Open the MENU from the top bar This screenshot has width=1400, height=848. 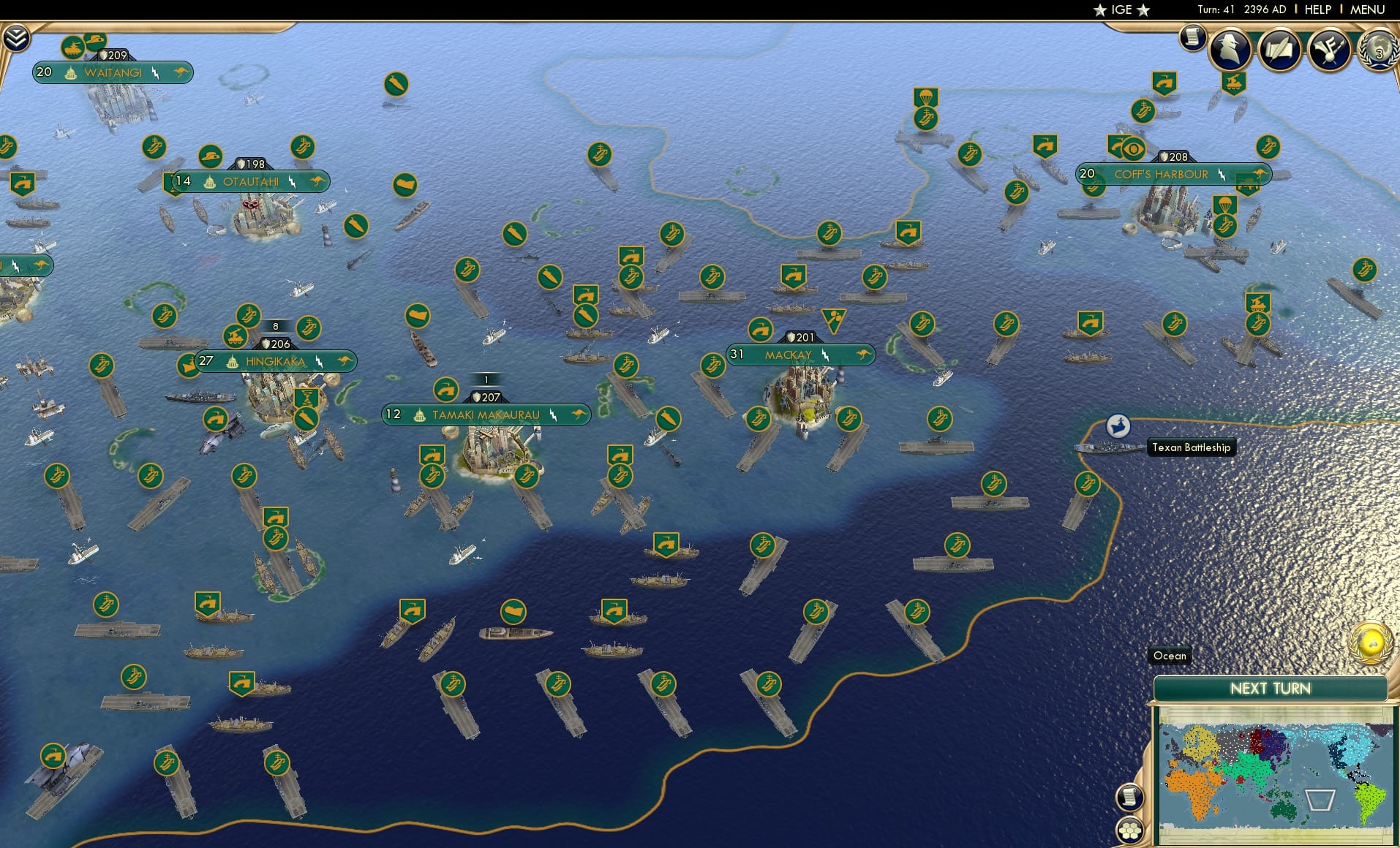[x=1369, y=10]
